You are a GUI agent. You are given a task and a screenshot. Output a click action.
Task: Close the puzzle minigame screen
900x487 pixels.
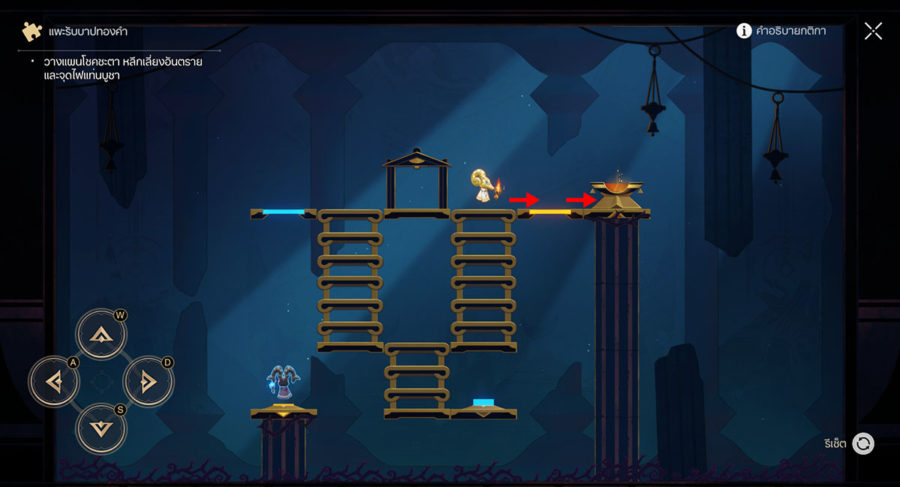pyautogui.click(x=873, y=31)
